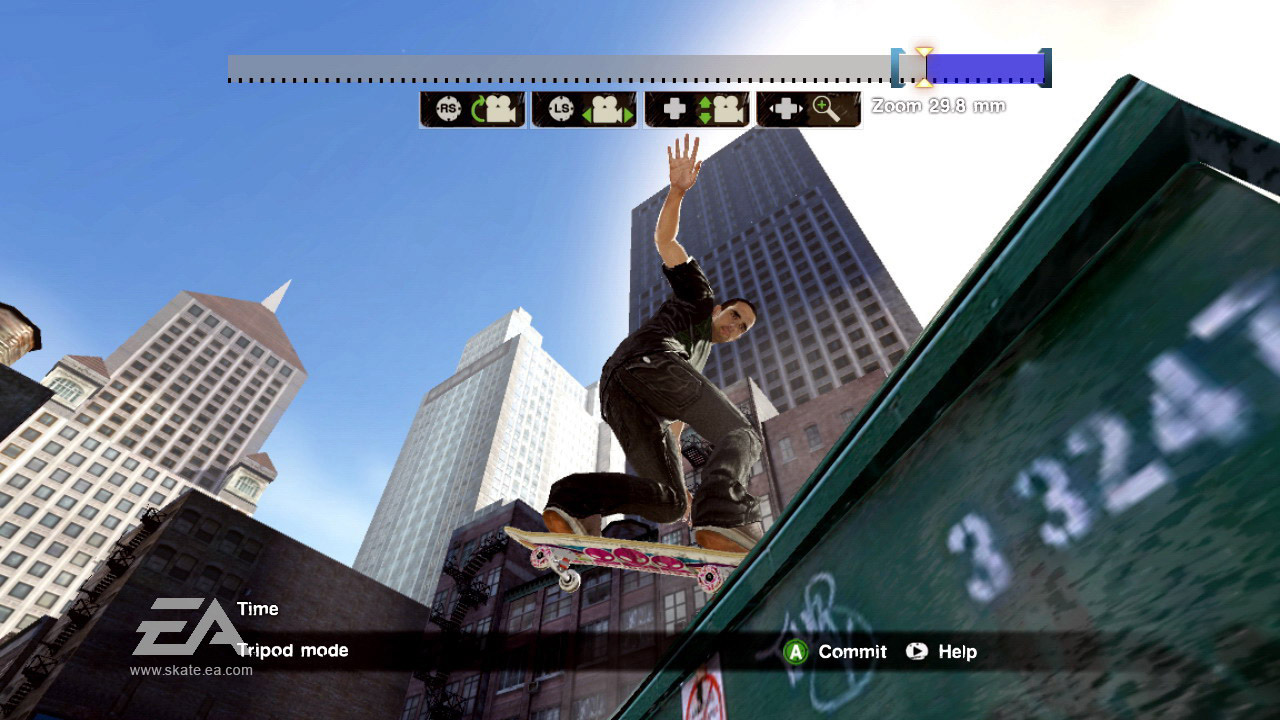Click the dotted filmstrip timeline bar
This screenshot has height=720, width=1280.
tap(560, 68)
